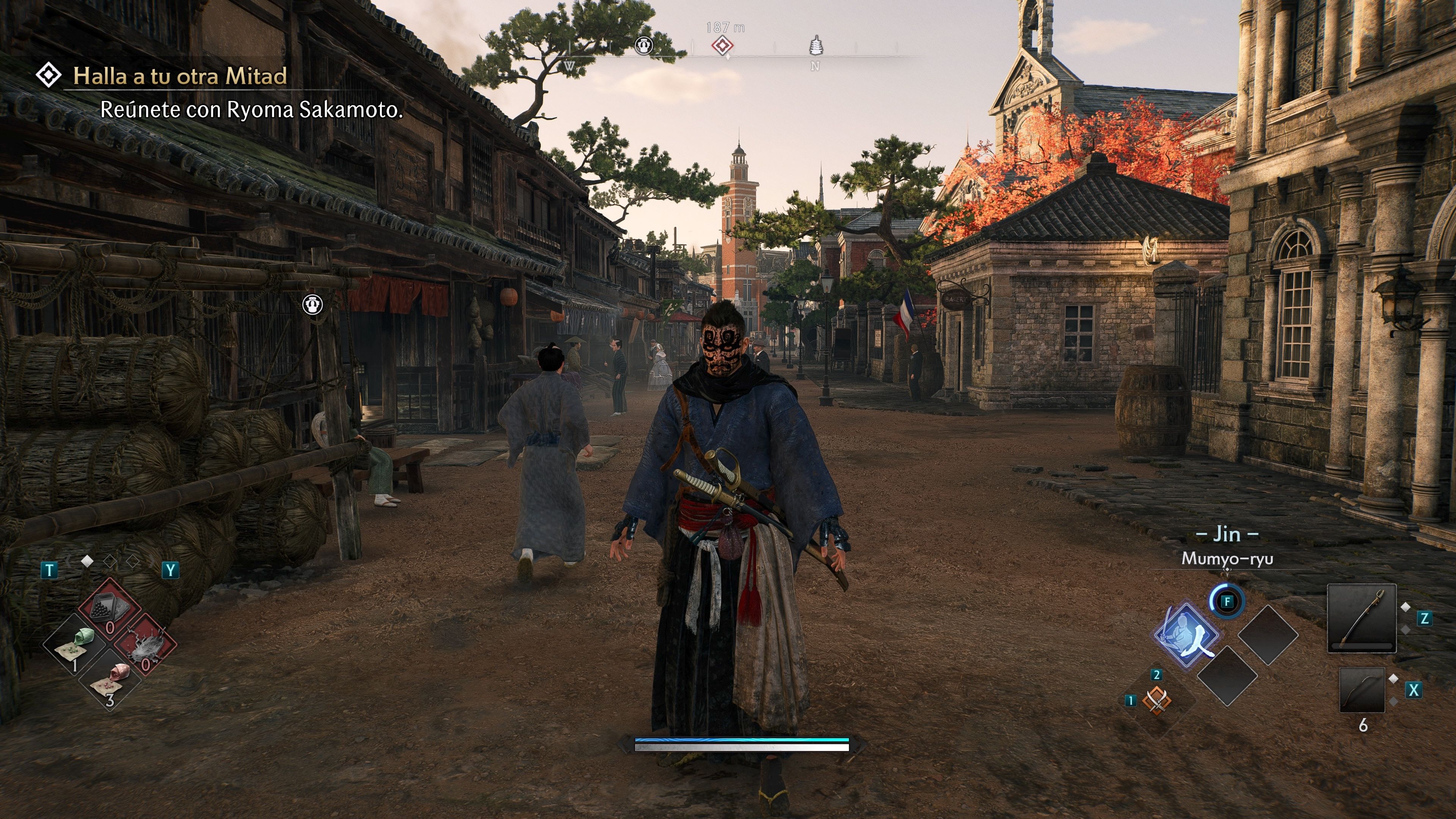1456x819 pixels.
Task: Select the pagoda marker on the compass
Action: [816, 45]
